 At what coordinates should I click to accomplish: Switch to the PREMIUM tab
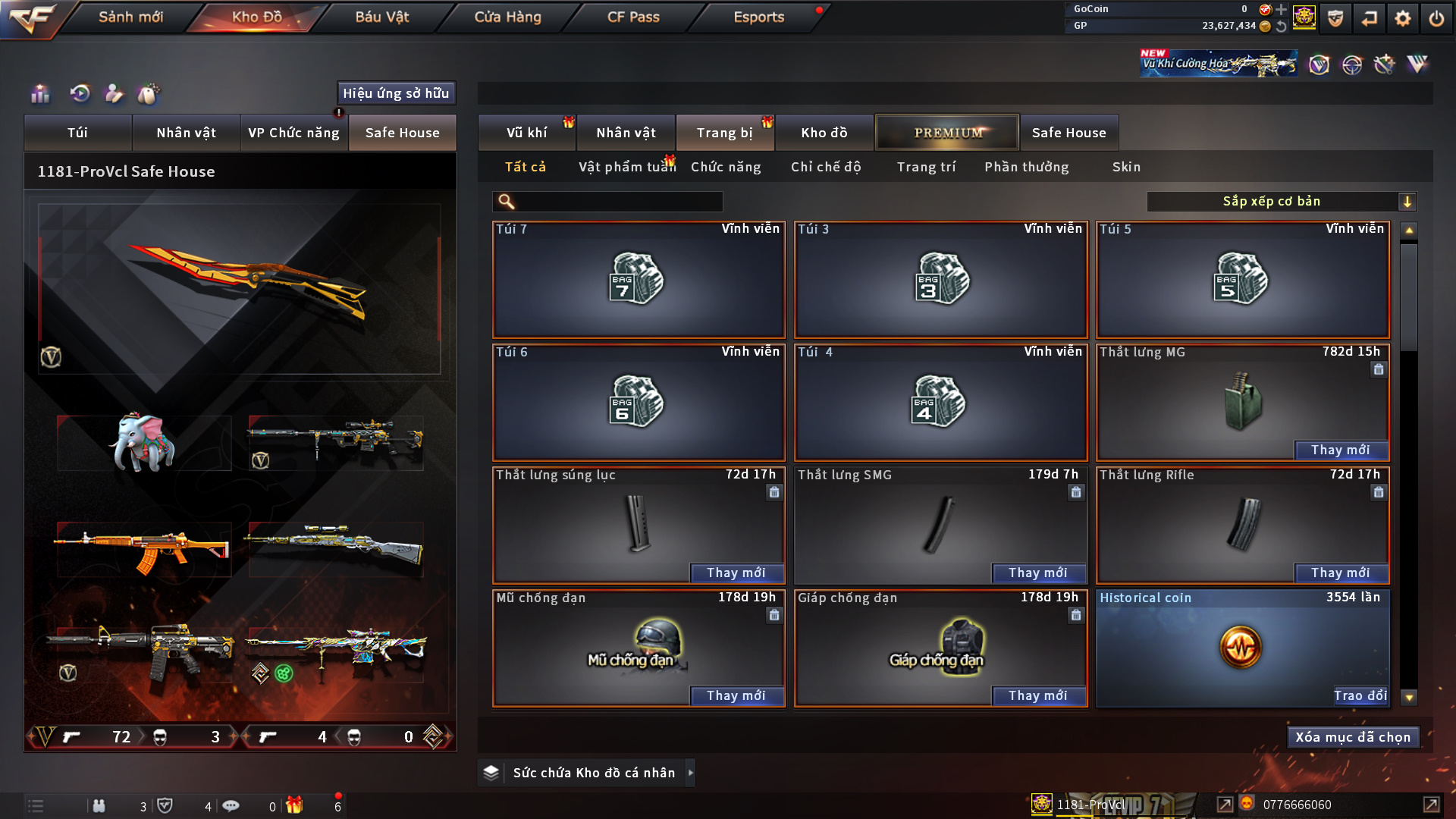947,133
